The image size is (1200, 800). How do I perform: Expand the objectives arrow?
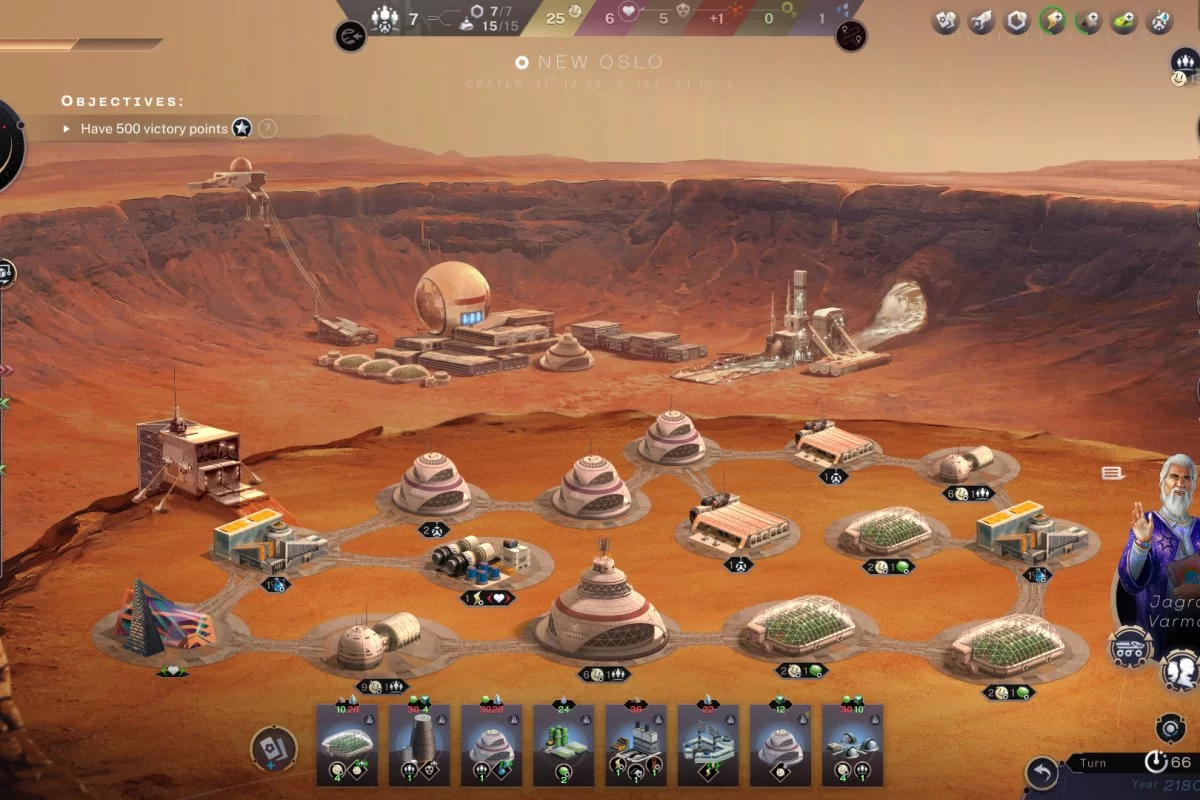pos(67,129)
